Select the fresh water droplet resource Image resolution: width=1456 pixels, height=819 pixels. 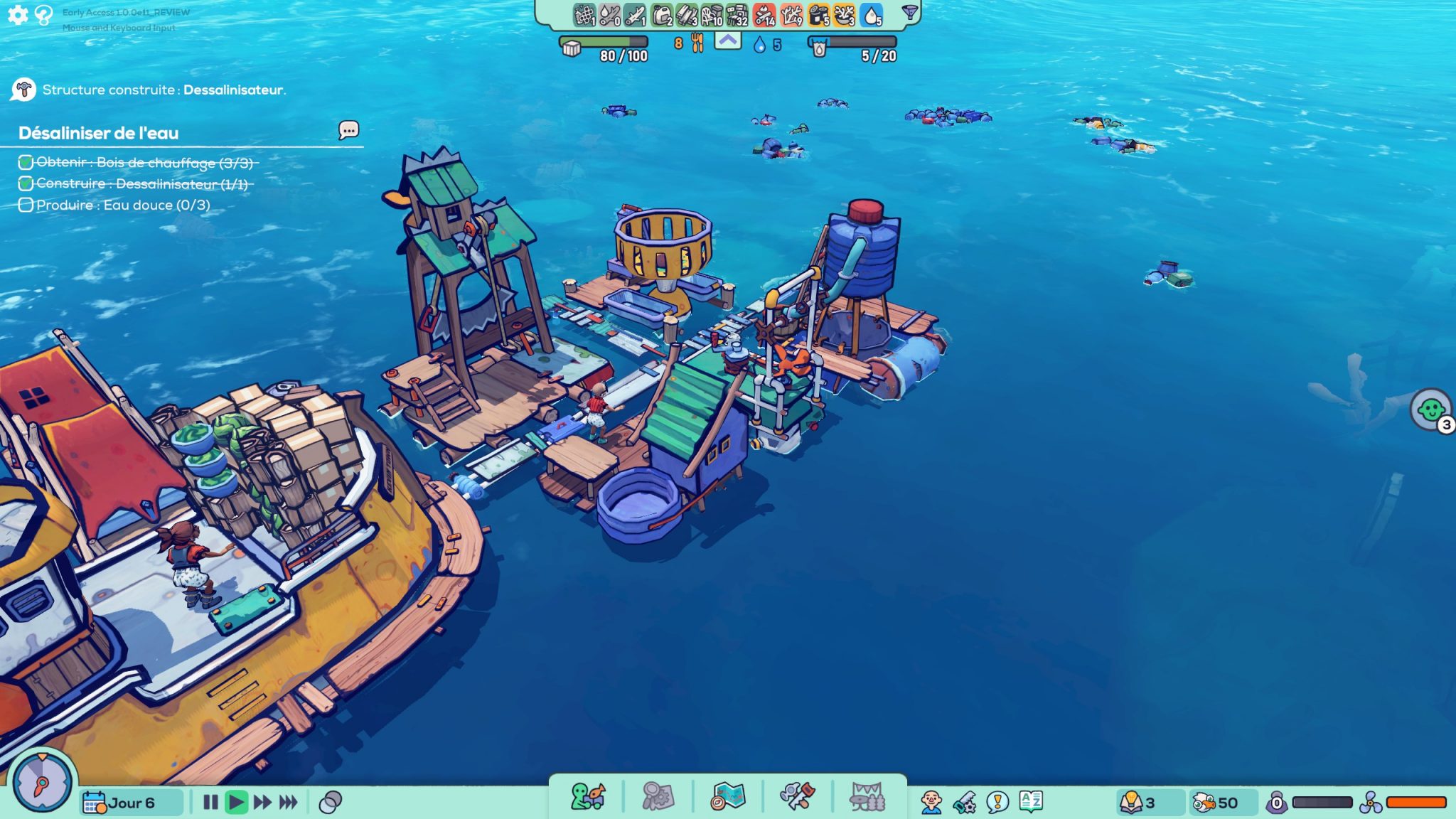coord(871,15)
